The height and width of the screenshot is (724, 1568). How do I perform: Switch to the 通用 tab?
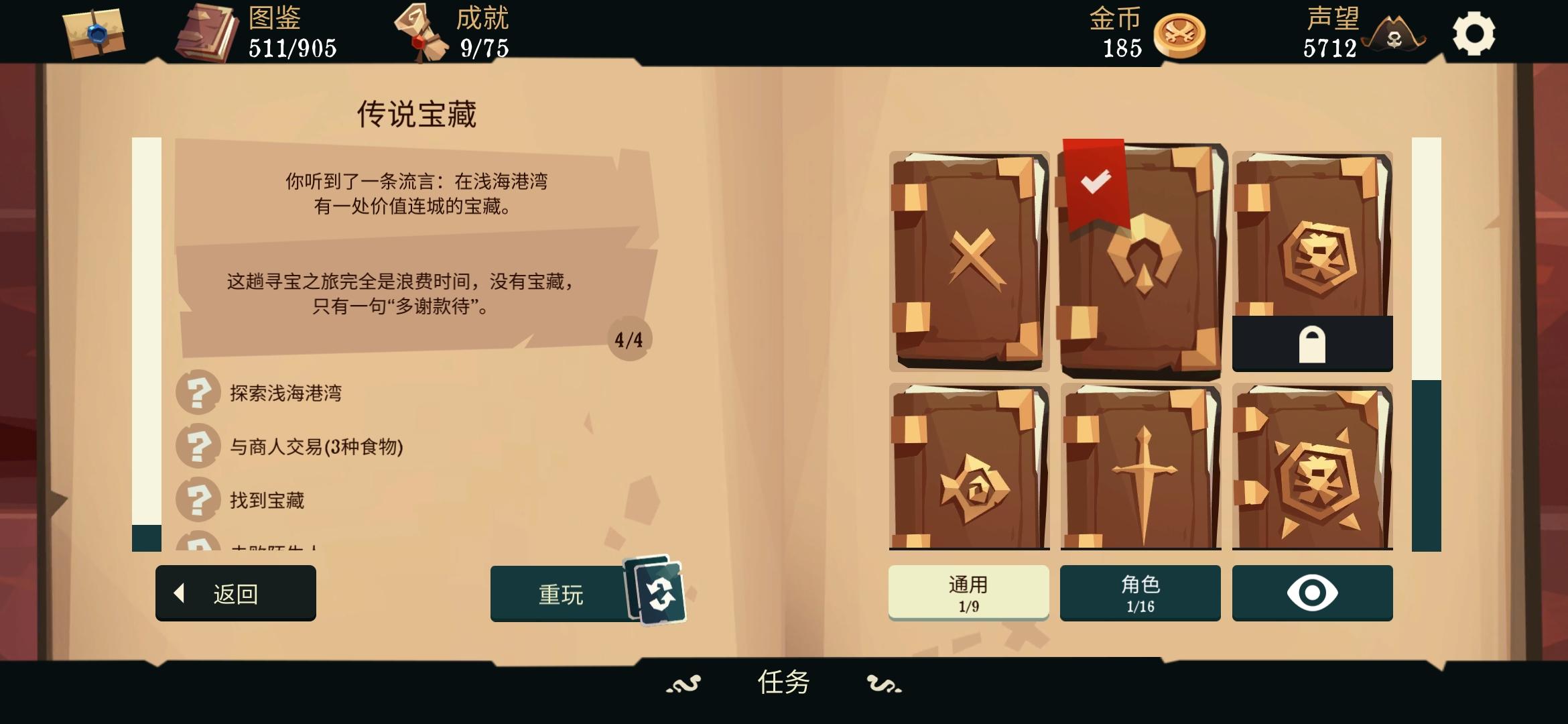pos(968,593)
